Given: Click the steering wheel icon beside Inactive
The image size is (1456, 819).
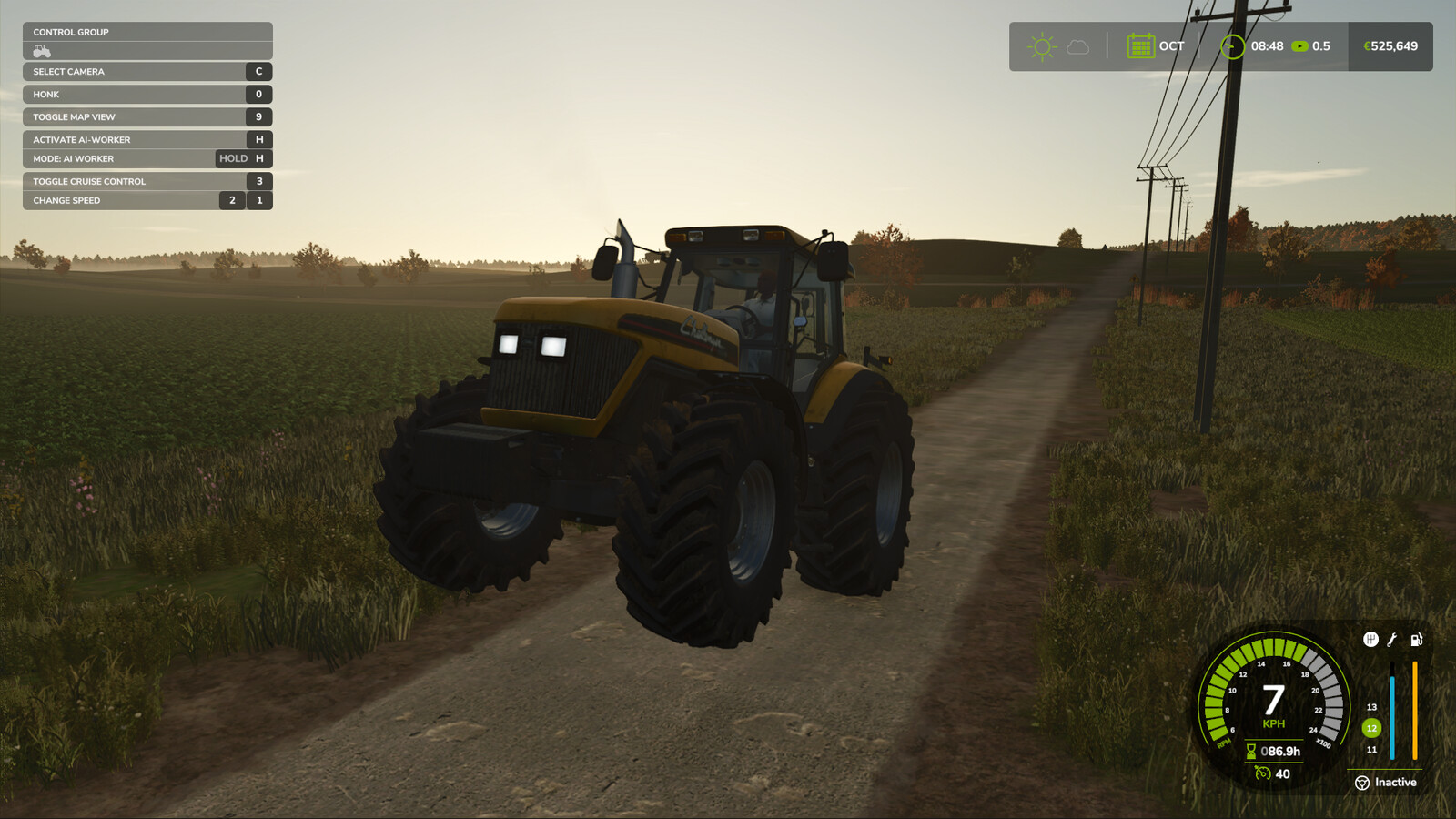Looking at the screenshot, I should pos(1362,782).
